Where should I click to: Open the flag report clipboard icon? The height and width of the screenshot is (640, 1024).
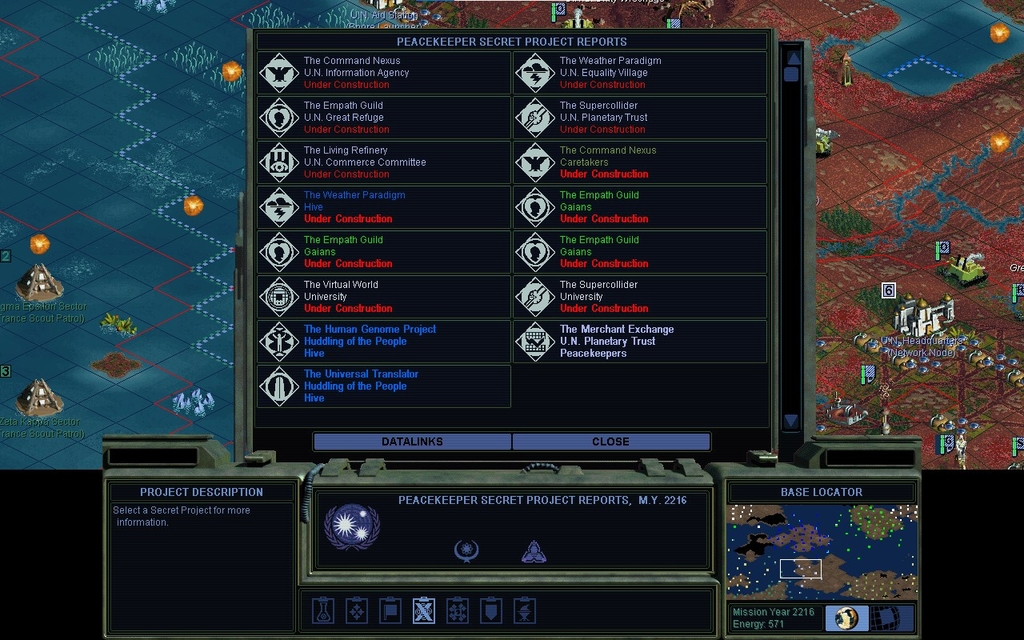(390, 610)
